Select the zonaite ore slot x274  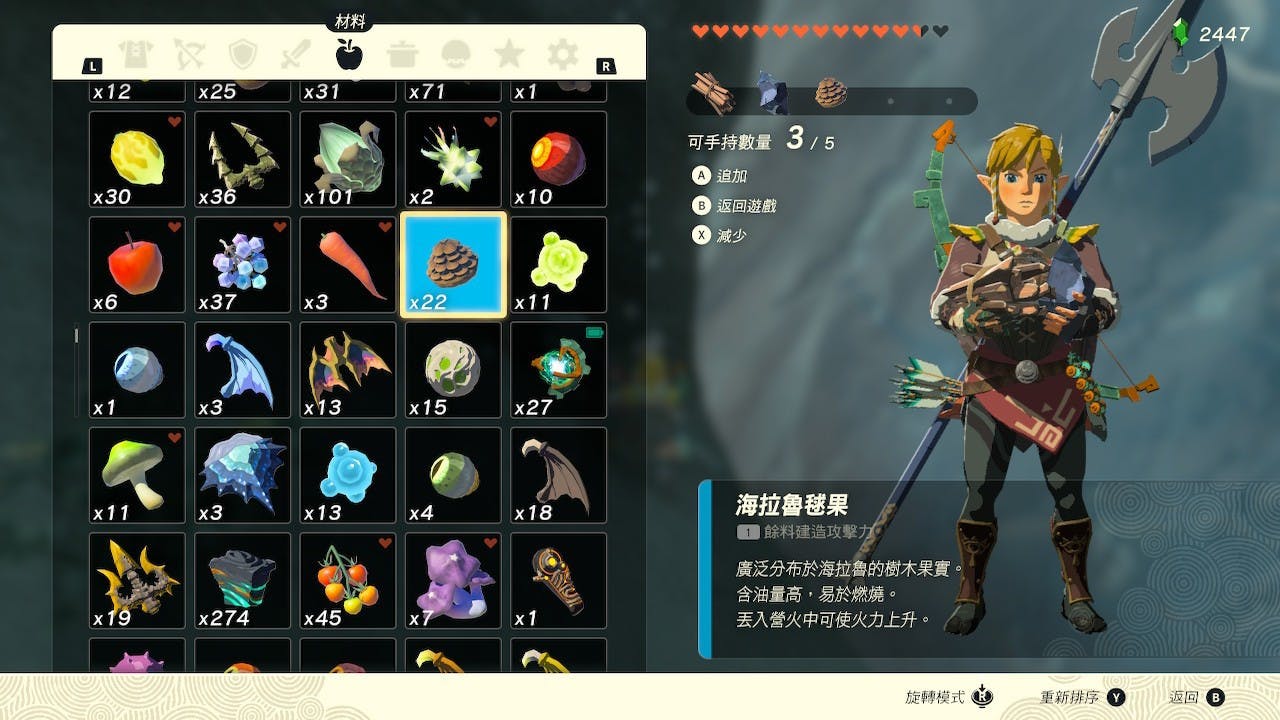pos(243,581)
